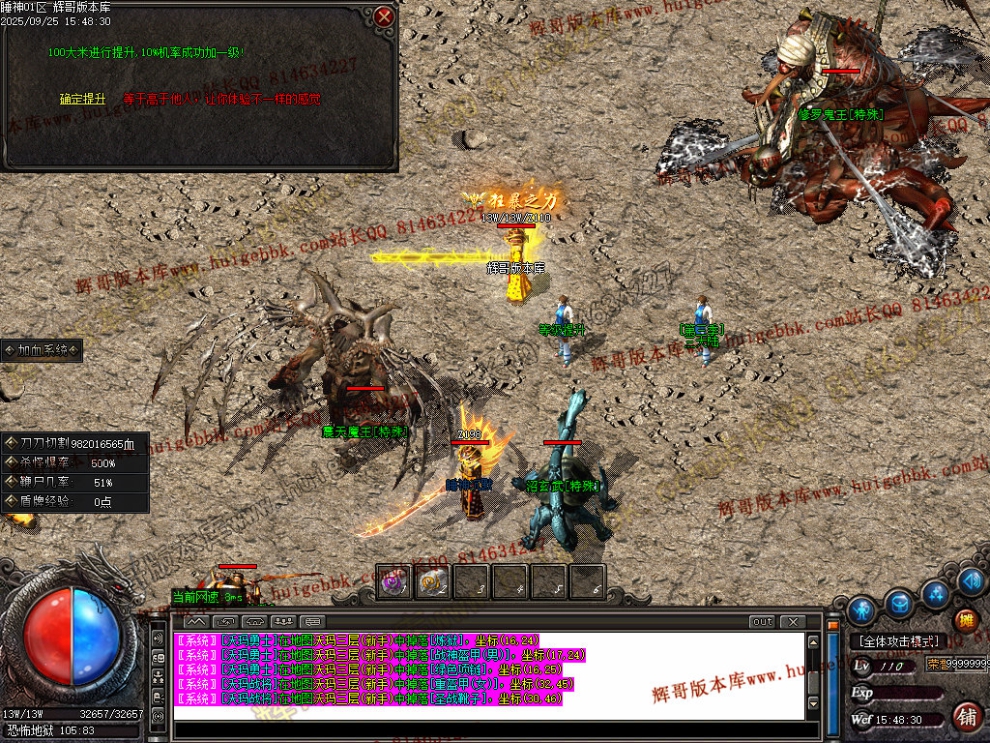The width and height of the screenshot is (990, 743).
Task: Toggle the 全体攻击模式 attack mode label
Action: click(x=897, y=641)
